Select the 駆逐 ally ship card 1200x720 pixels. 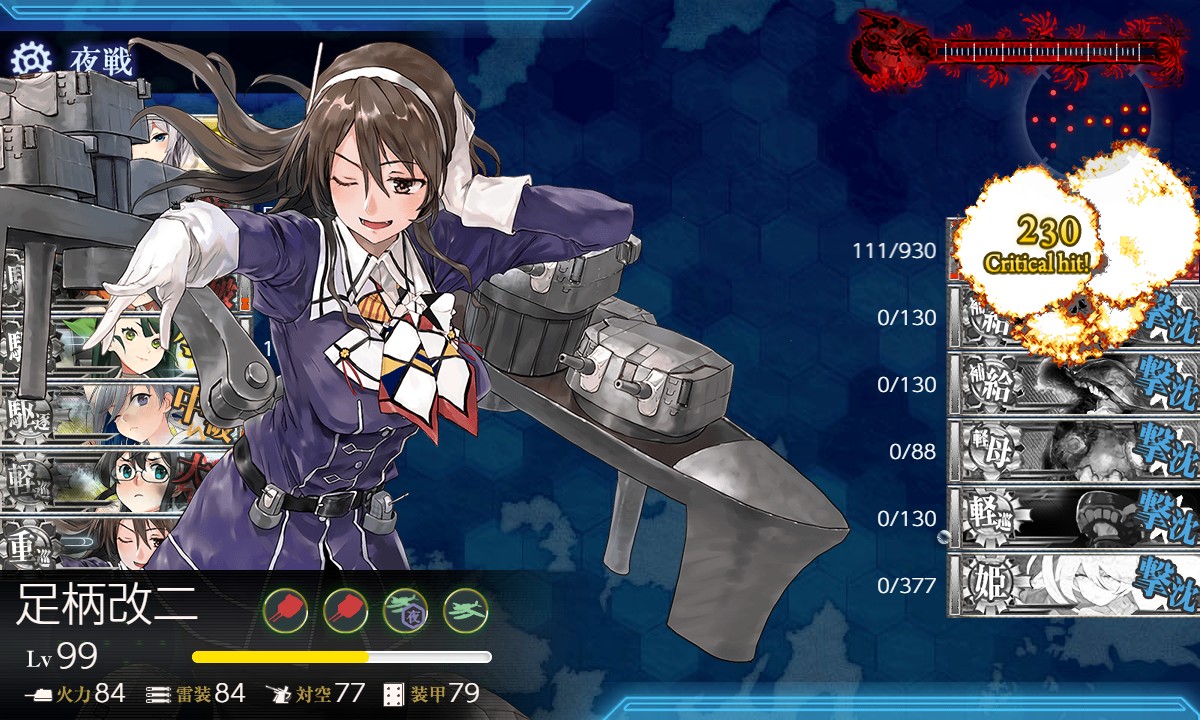click(90, 413)
